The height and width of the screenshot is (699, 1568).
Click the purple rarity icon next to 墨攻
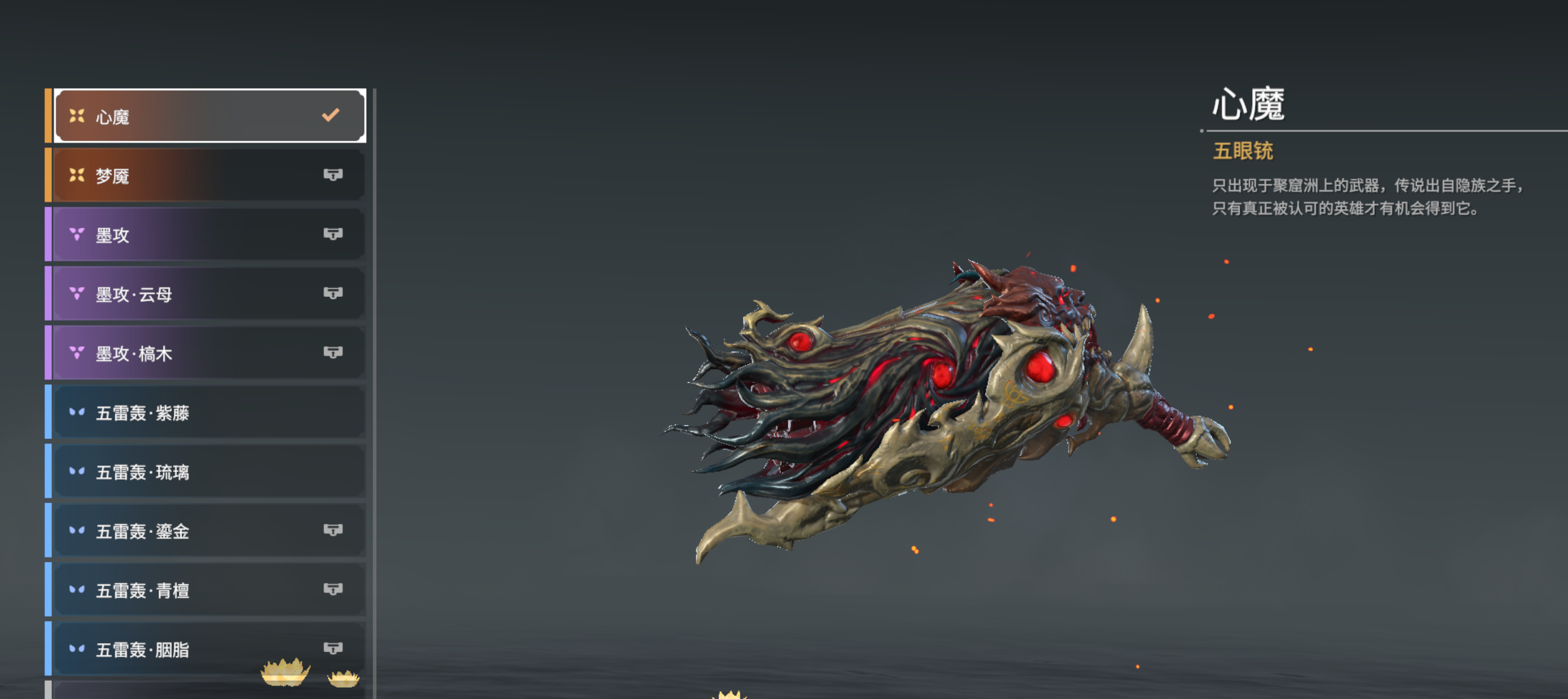pyautogui.click(x=76, y=234)
